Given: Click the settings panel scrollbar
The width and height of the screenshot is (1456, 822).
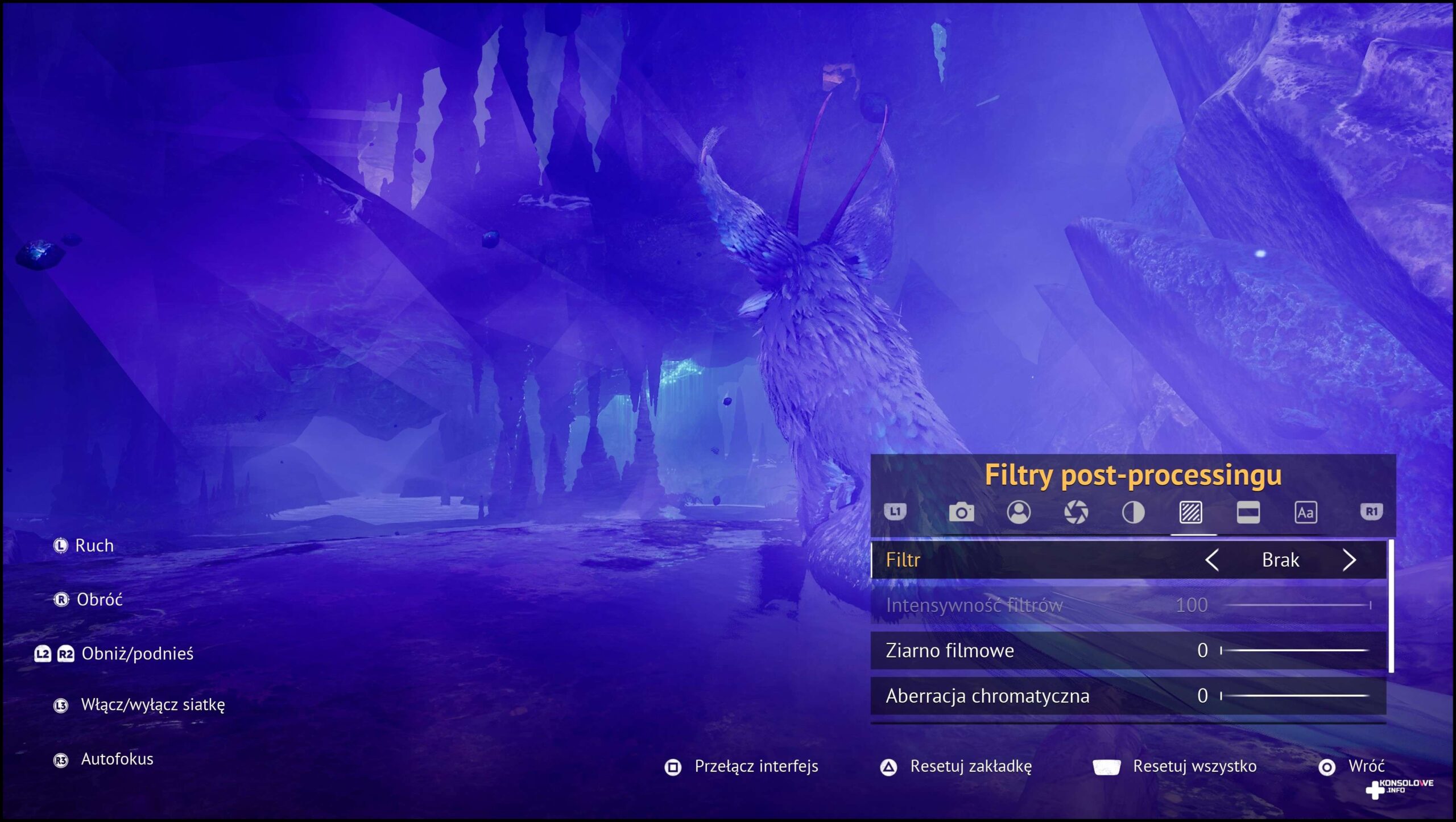Looking at the screenshot, I should (x=1391, y=606).
